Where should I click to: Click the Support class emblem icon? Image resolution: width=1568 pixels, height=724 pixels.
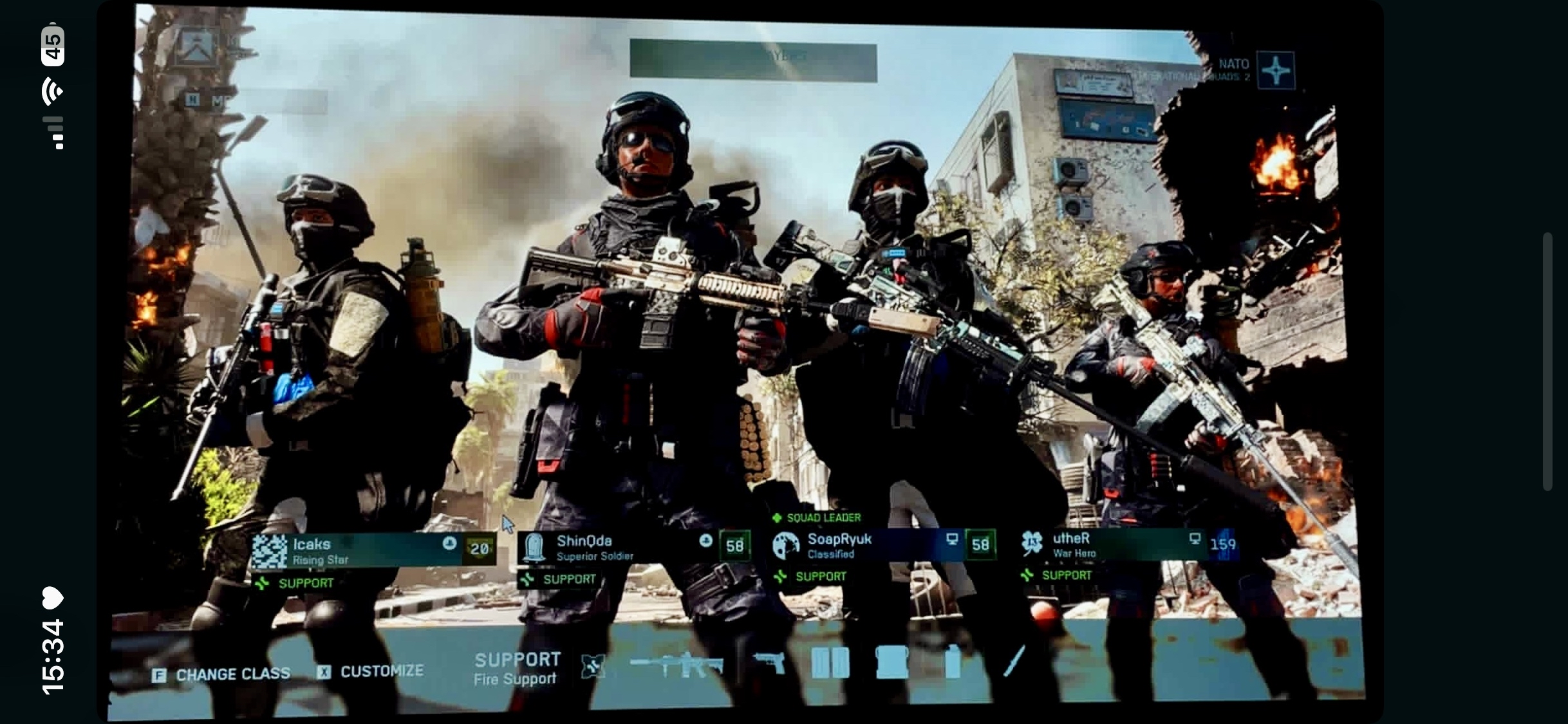[592, 666]
